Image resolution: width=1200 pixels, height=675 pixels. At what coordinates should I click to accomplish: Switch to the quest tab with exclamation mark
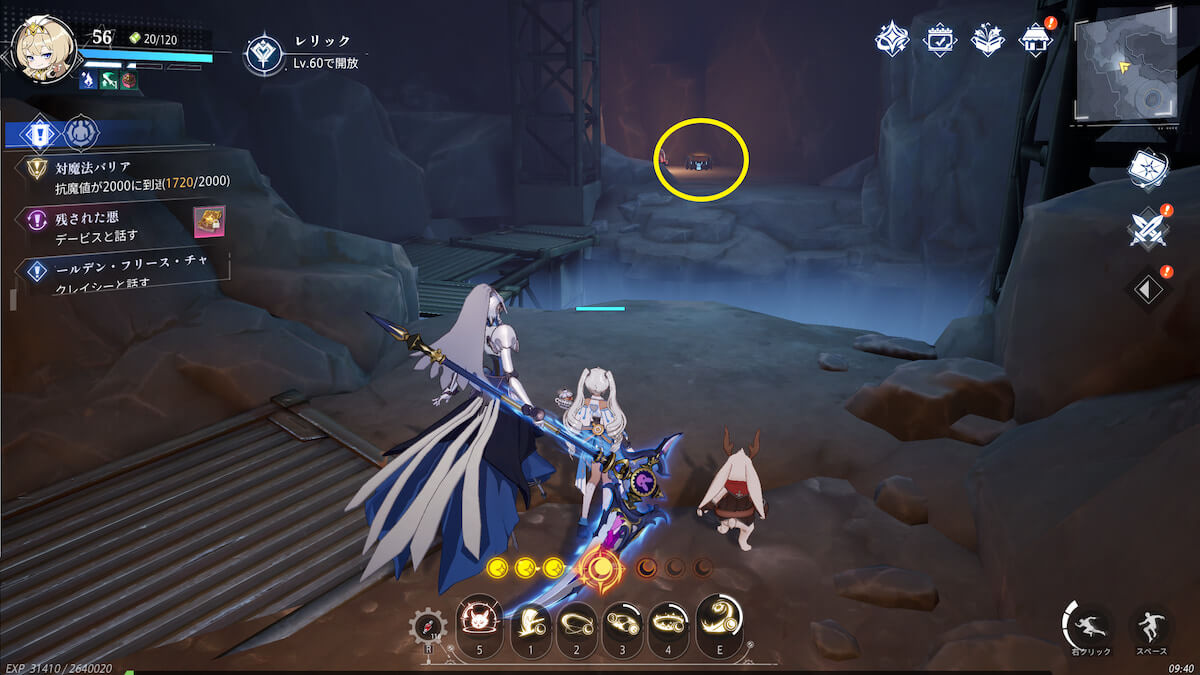(x=40, y=132)
